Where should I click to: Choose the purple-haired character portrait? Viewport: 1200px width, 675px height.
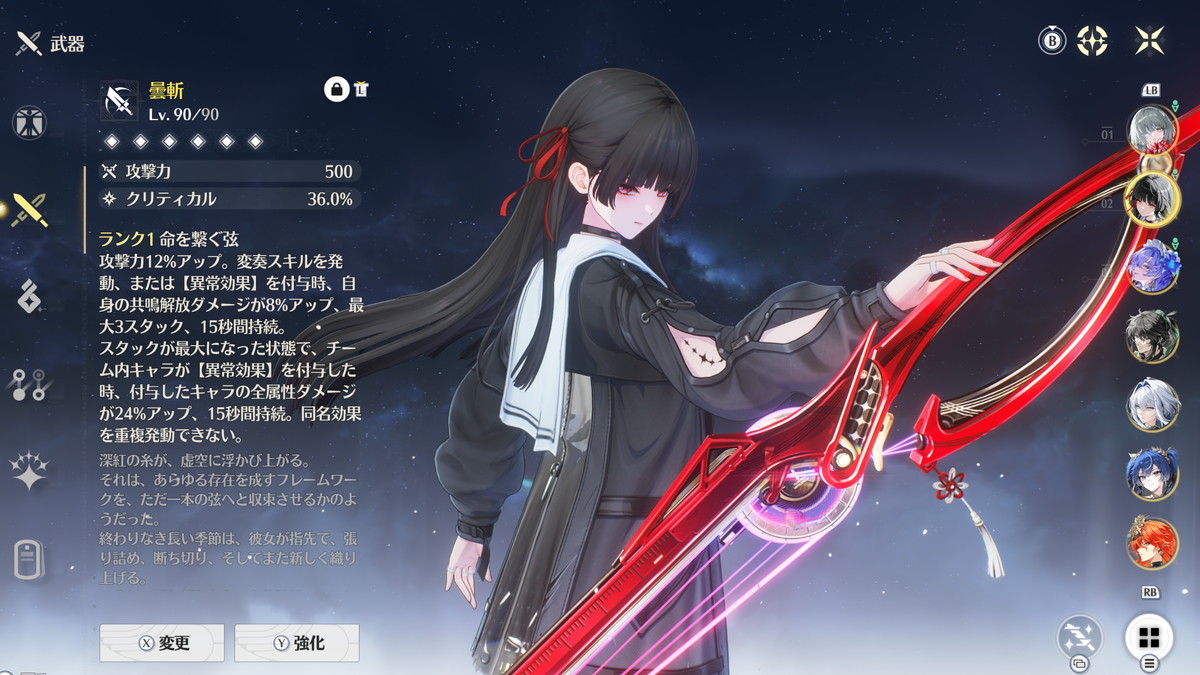point(1152,267)
